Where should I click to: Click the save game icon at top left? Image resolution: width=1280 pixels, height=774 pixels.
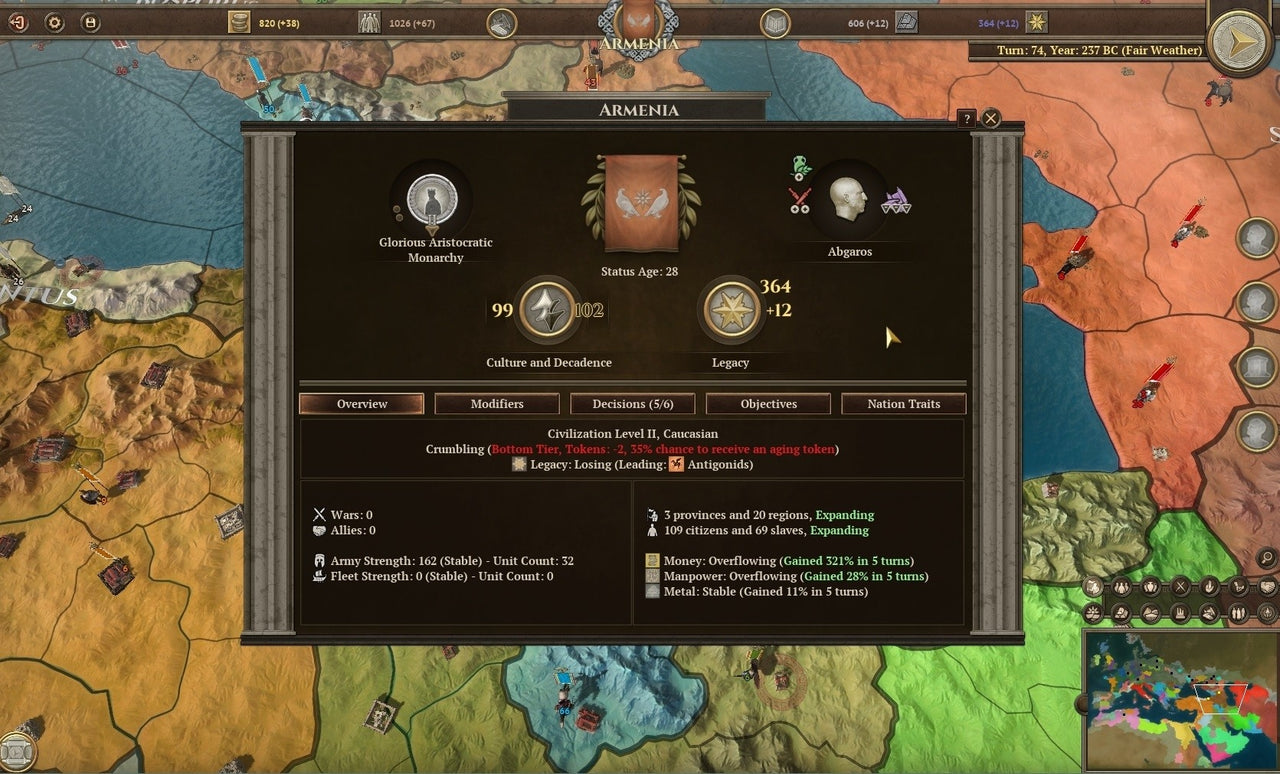point(89,22)
